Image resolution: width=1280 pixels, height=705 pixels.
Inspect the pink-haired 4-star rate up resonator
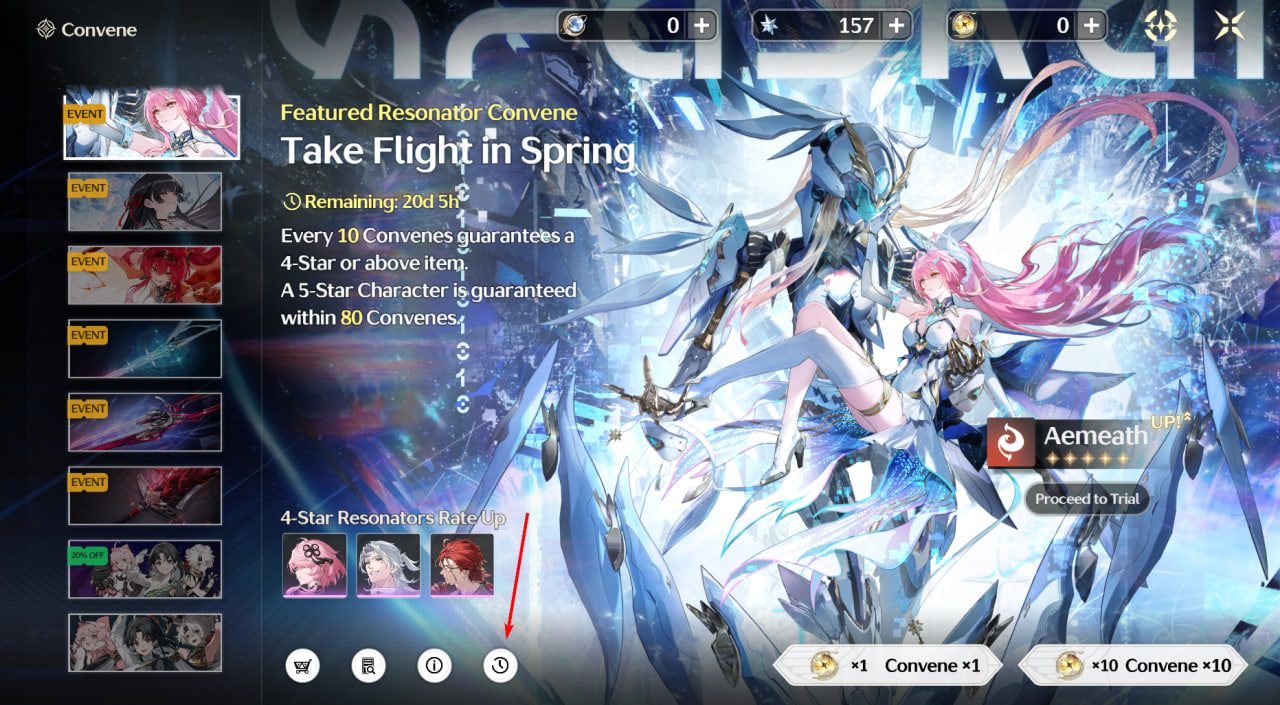(315, 565)
